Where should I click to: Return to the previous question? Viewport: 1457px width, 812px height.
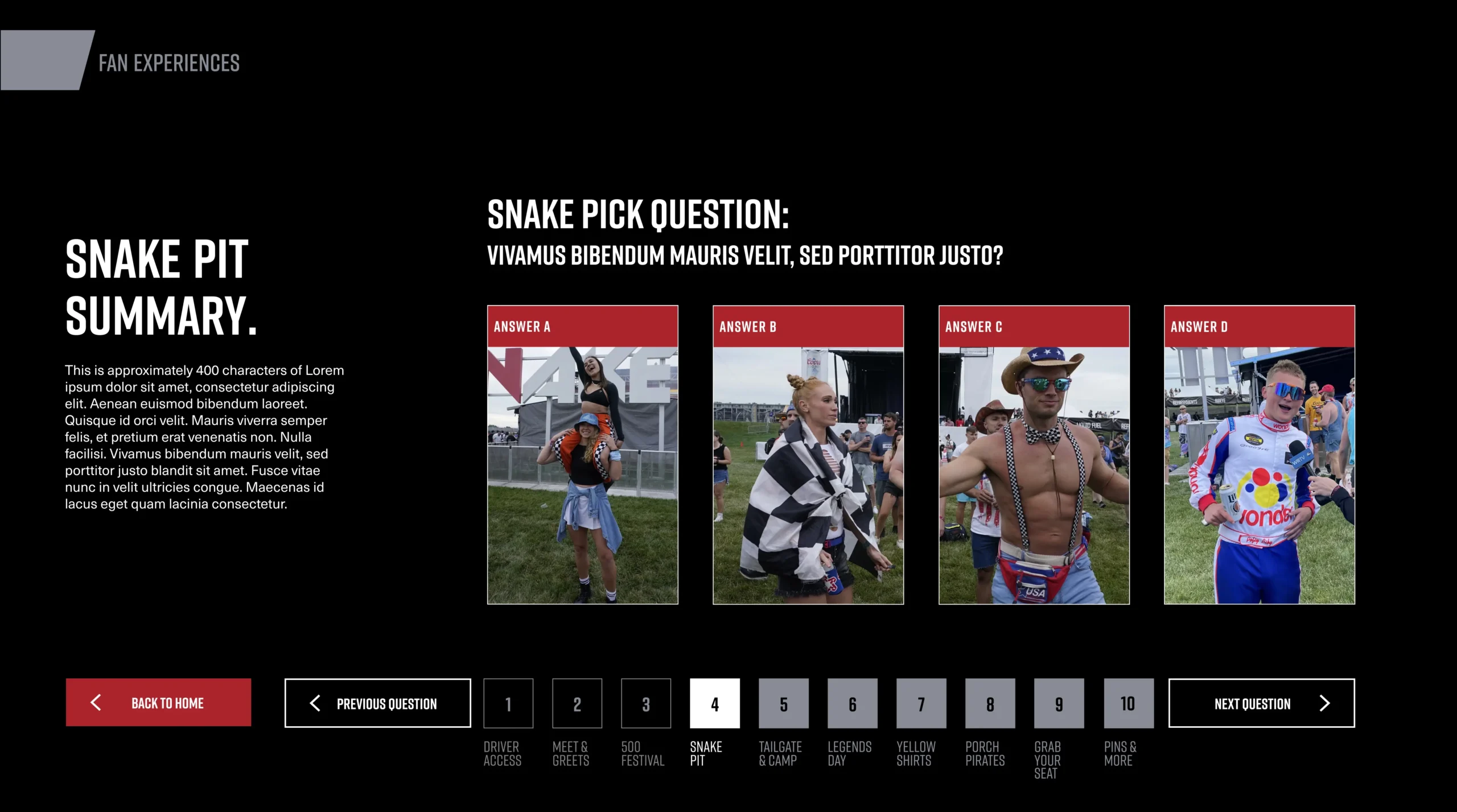(377, 703)
